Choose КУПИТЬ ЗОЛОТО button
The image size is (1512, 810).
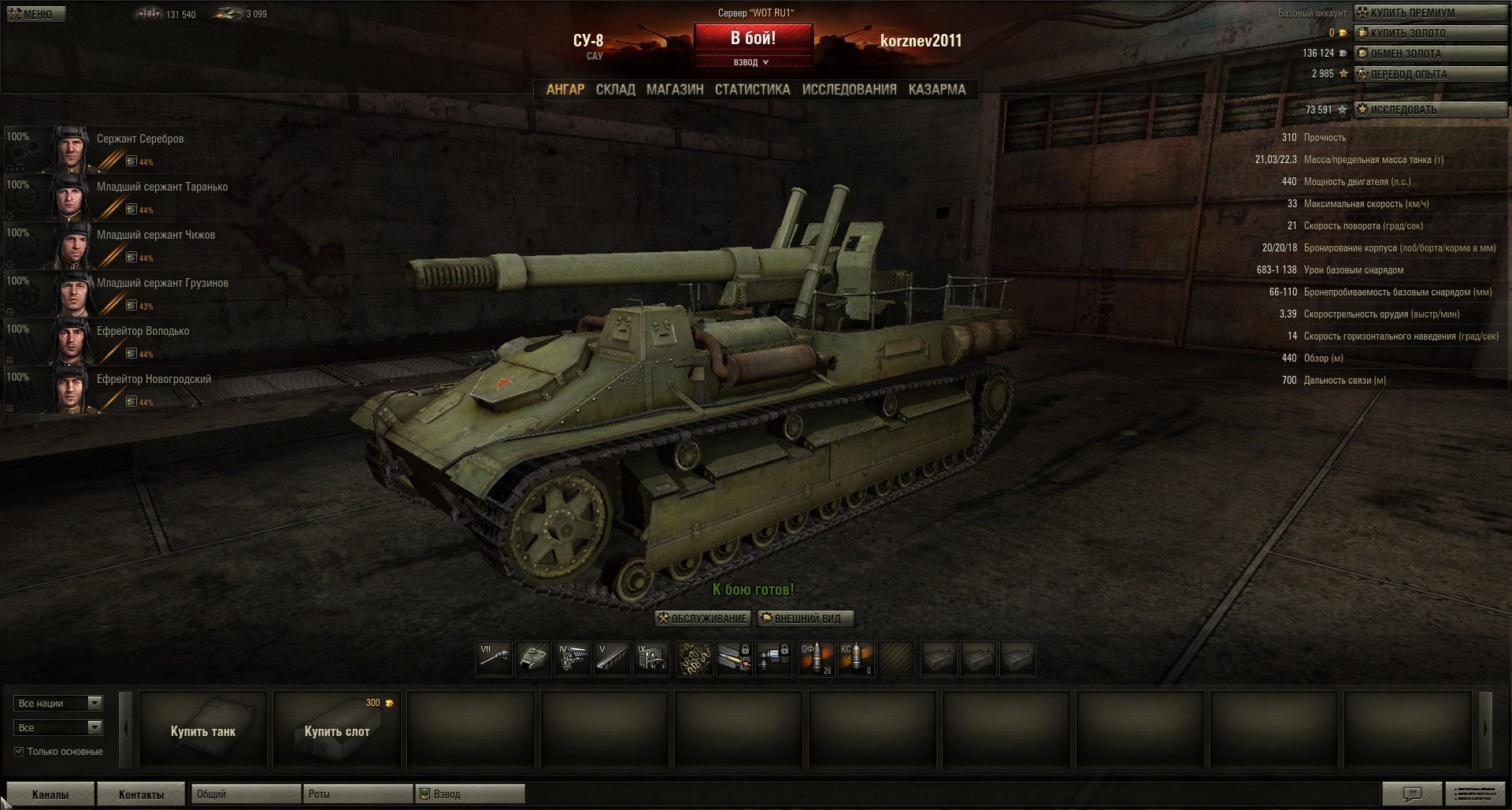1429,33
